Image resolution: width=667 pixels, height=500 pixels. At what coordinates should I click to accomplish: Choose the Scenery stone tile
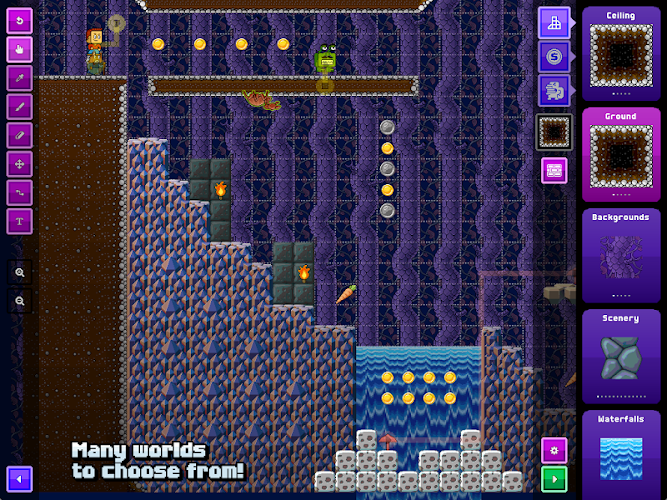[x=620, y=356]
